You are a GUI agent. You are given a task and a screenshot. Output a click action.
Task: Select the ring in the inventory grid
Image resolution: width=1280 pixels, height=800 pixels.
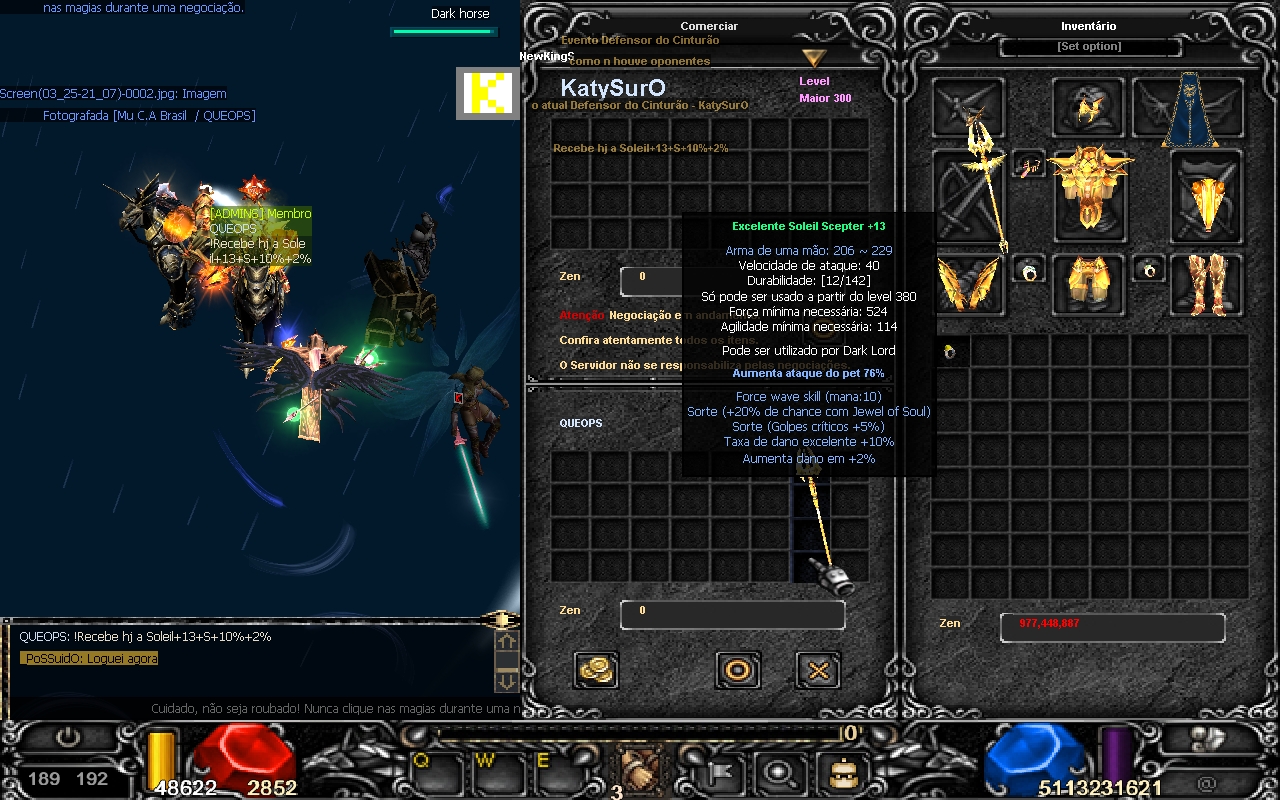[950, 352]
